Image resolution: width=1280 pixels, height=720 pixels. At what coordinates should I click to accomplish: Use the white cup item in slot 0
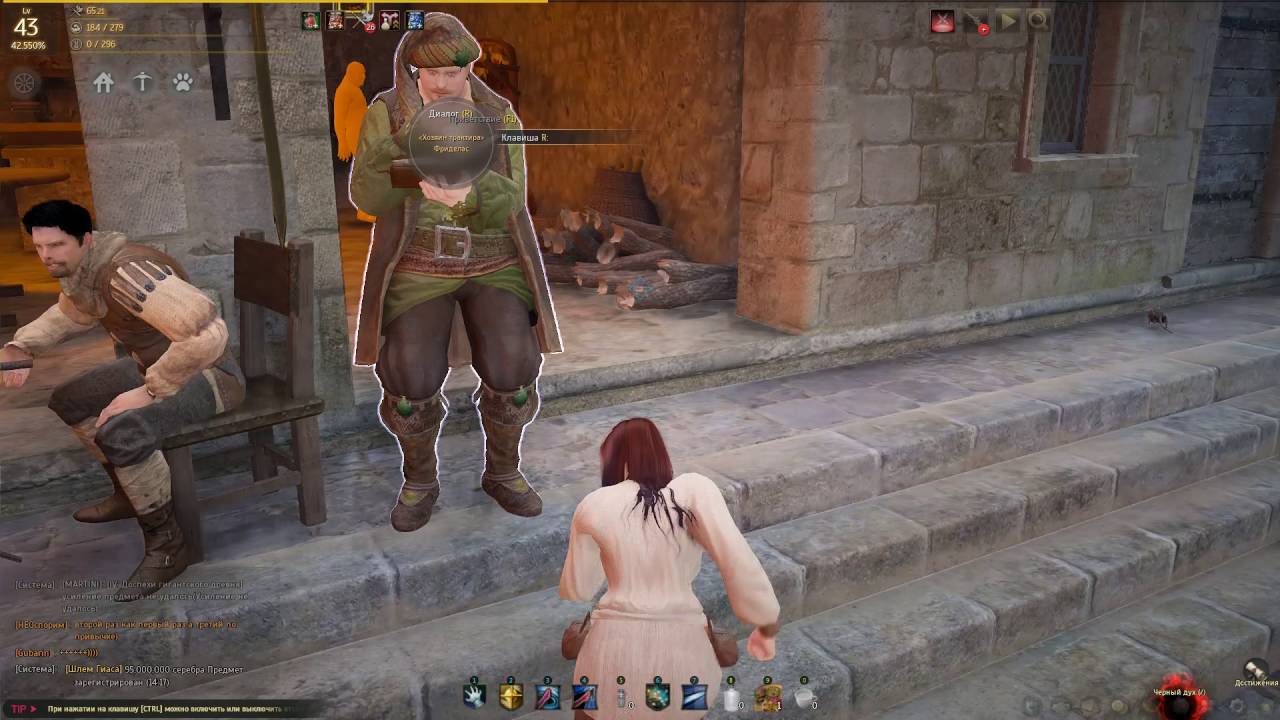click(804, 696)
